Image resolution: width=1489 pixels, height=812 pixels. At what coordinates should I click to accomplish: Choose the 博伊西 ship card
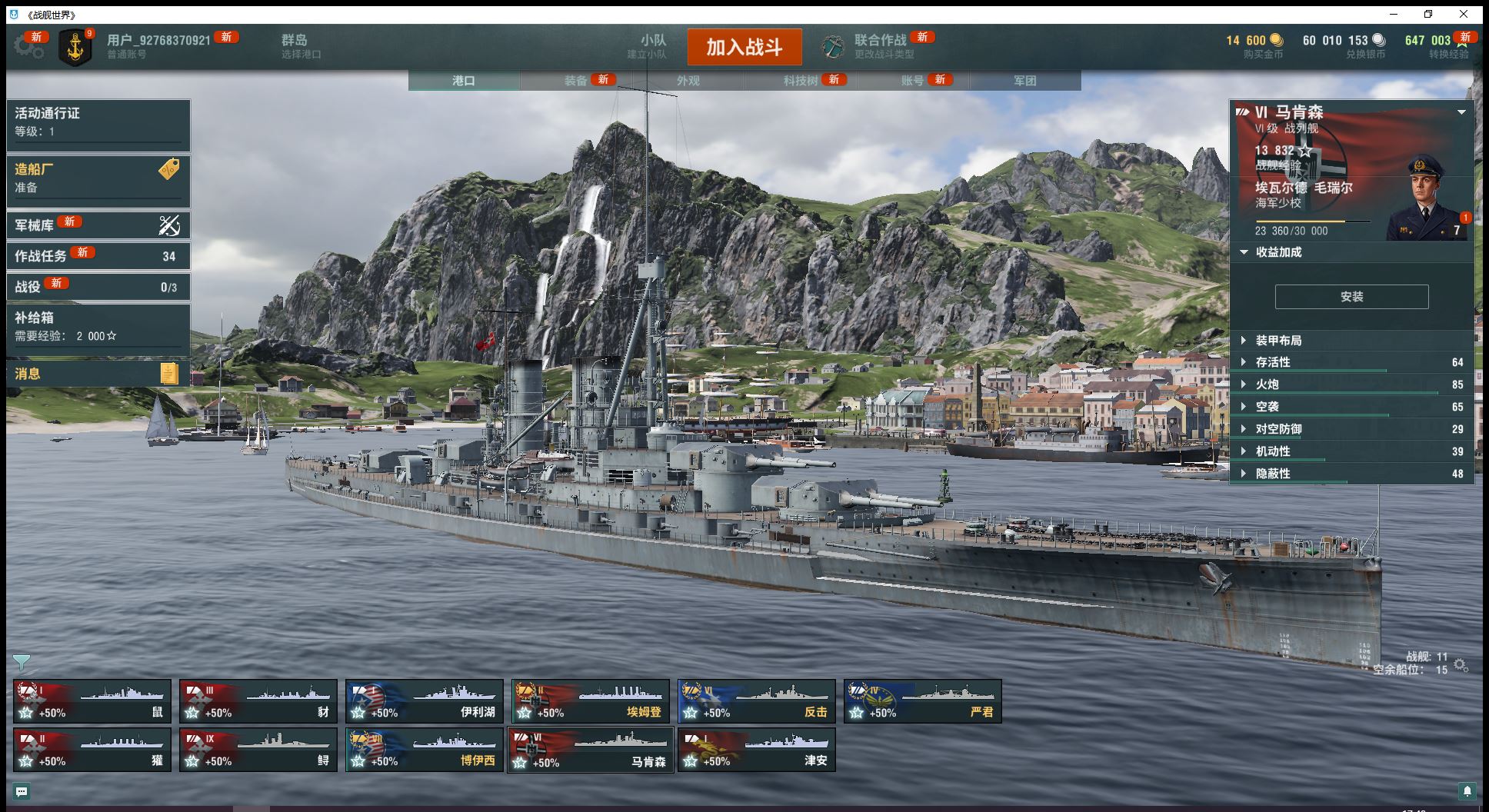[x=425, y=750]
